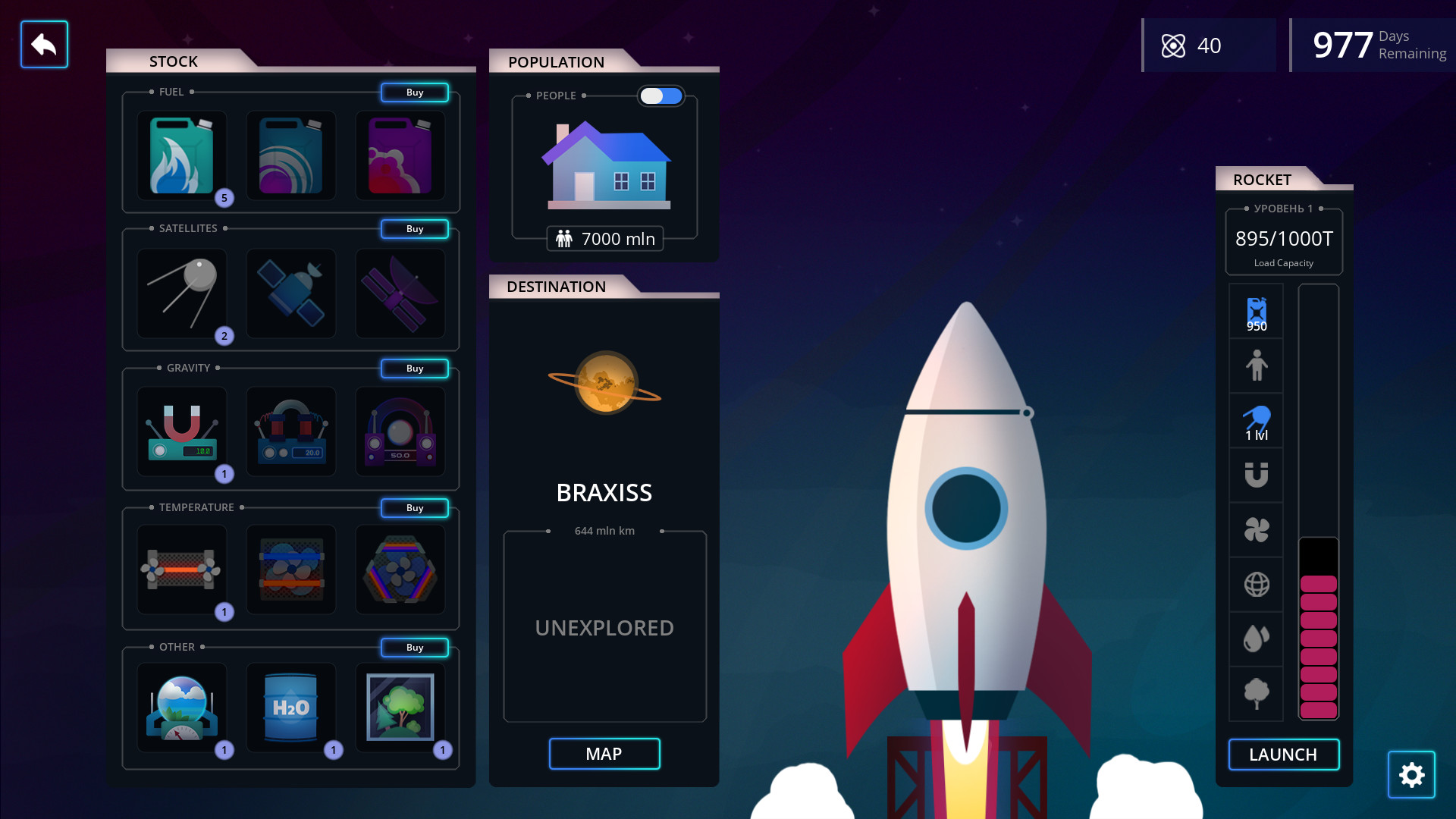Select the H2O barrel in the Other stock section

tap(291, 709)
